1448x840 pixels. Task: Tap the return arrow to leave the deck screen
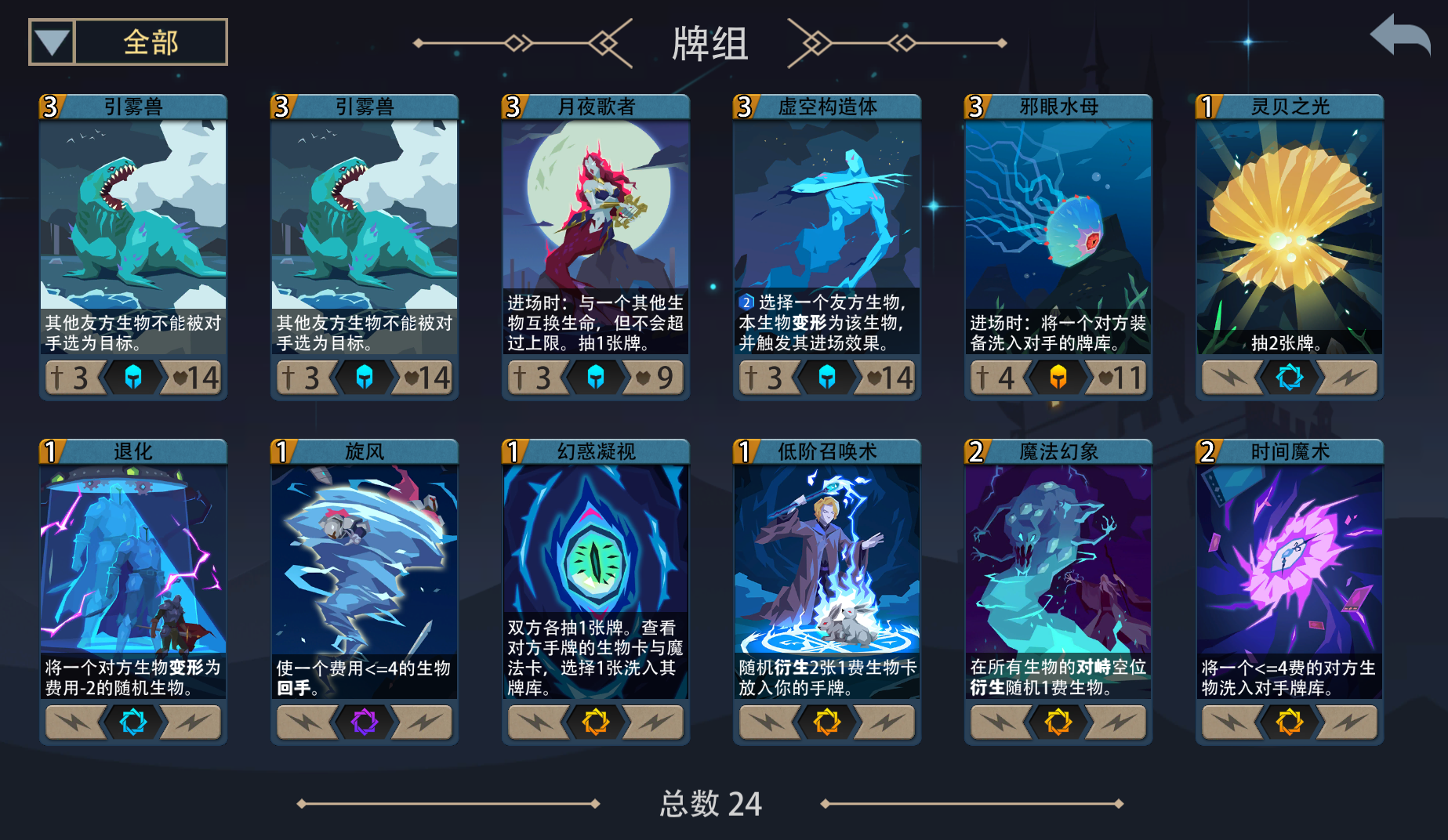point(1399,34)
